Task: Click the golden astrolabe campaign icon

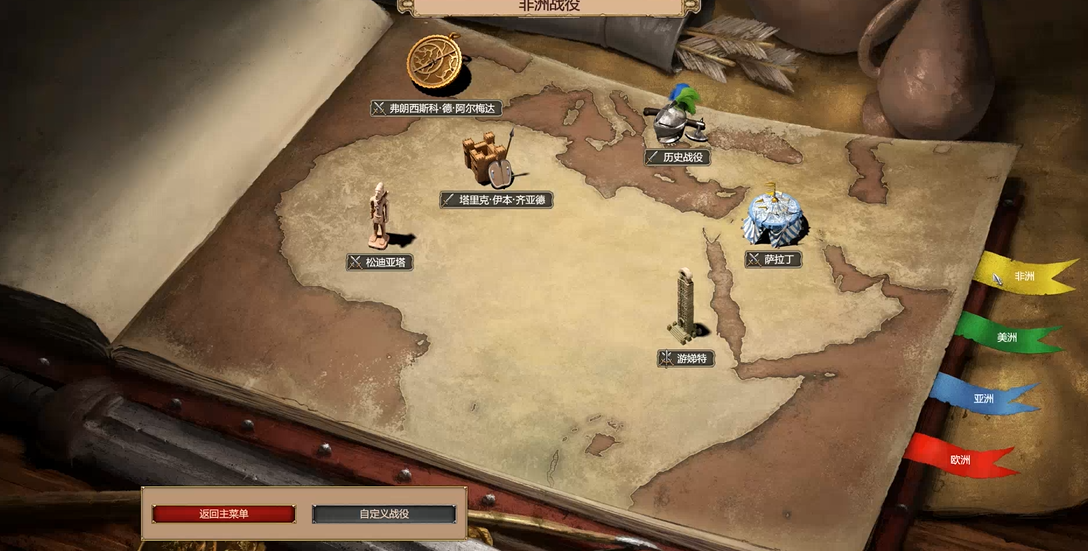Action: (435, 62)
